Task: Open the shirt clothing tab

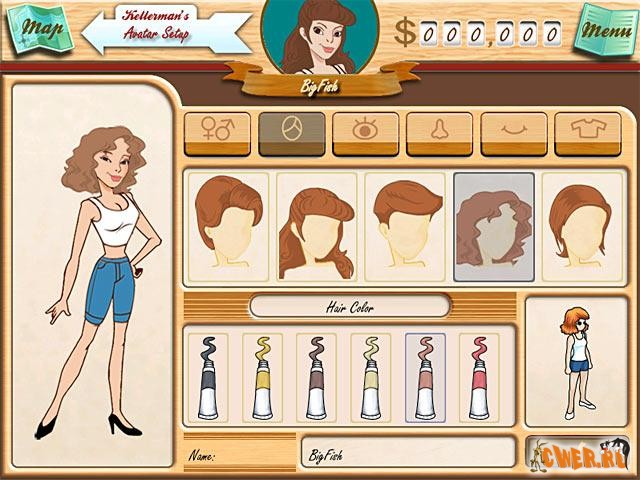Action: 587,133
